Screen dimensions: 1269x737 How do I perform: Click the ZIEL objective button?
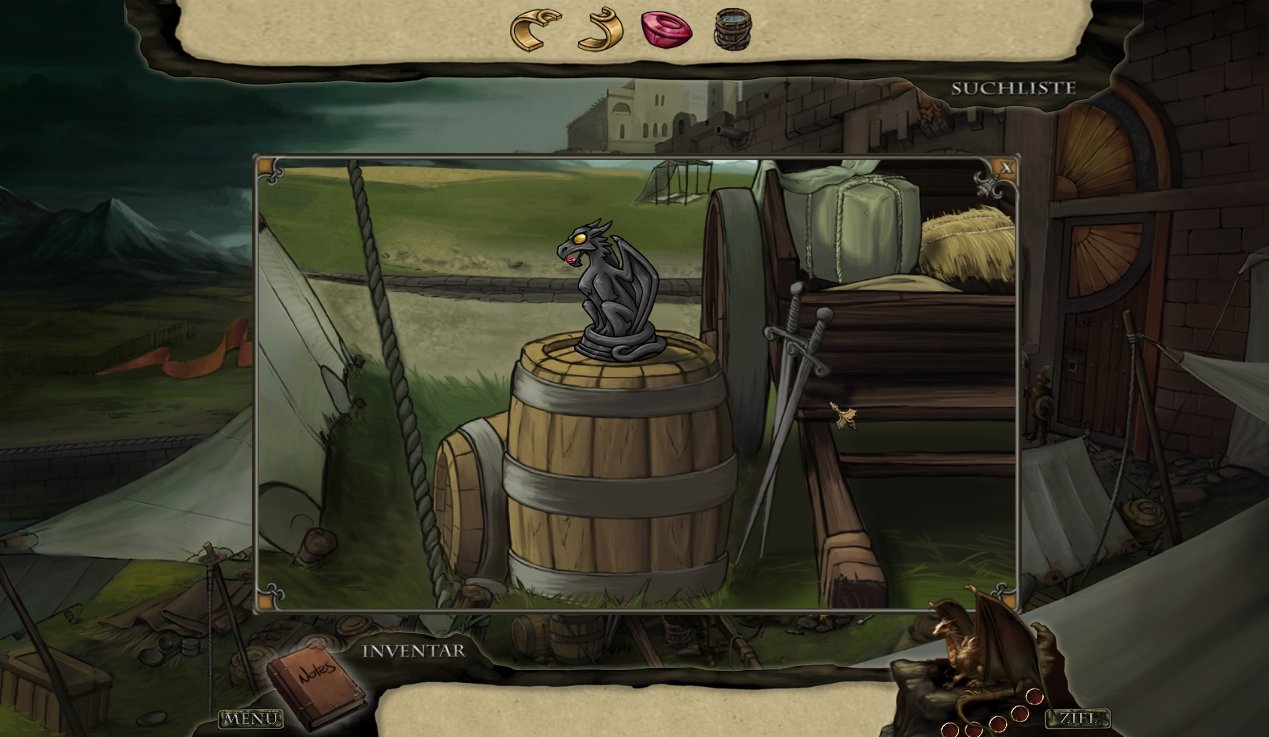click(x=1077, y=718)
